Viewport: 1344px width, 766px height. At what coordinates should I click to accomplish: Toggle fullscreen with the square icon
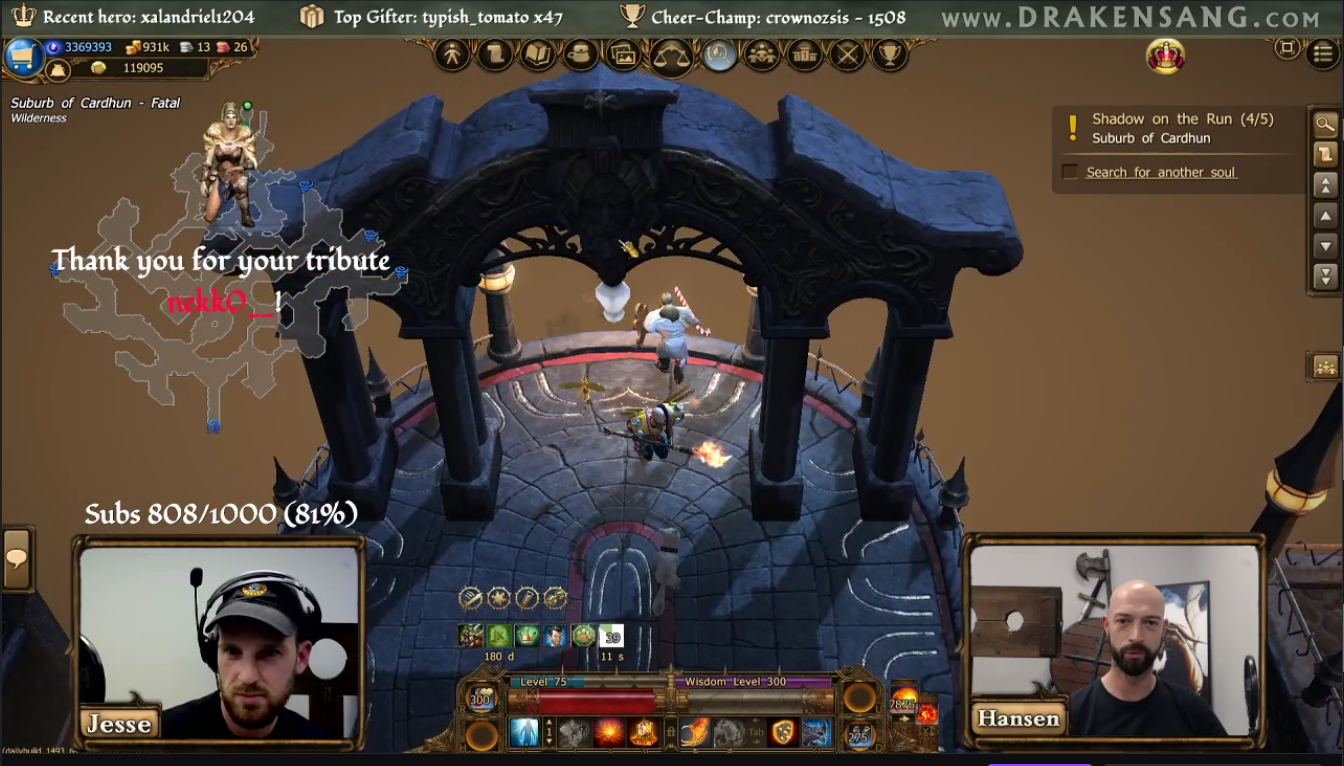coord(1287,48)
